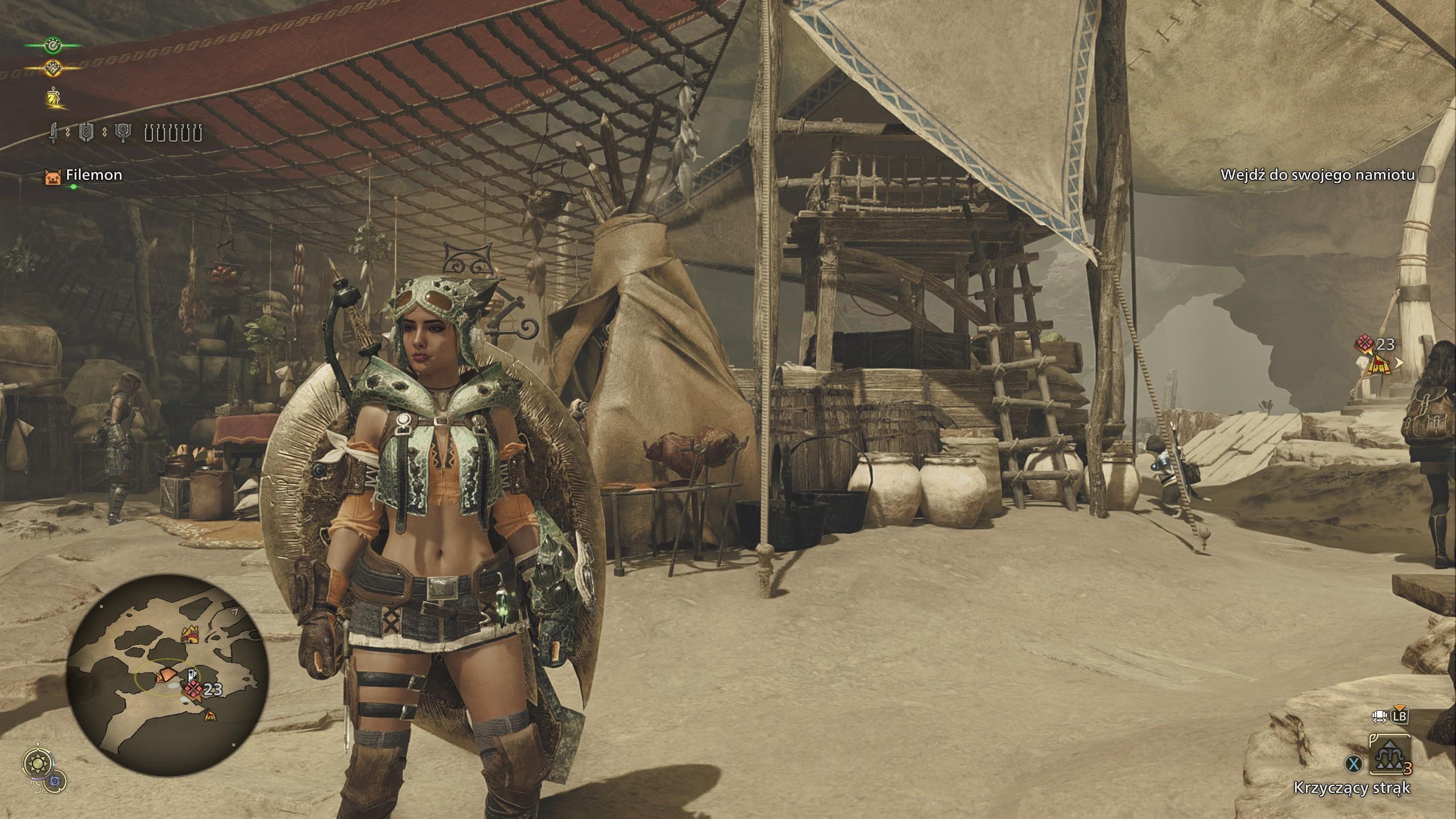This screenshot has height=819, width=1456.
Task: Click the player arrow on the minimap
Action: click(167, 676)
